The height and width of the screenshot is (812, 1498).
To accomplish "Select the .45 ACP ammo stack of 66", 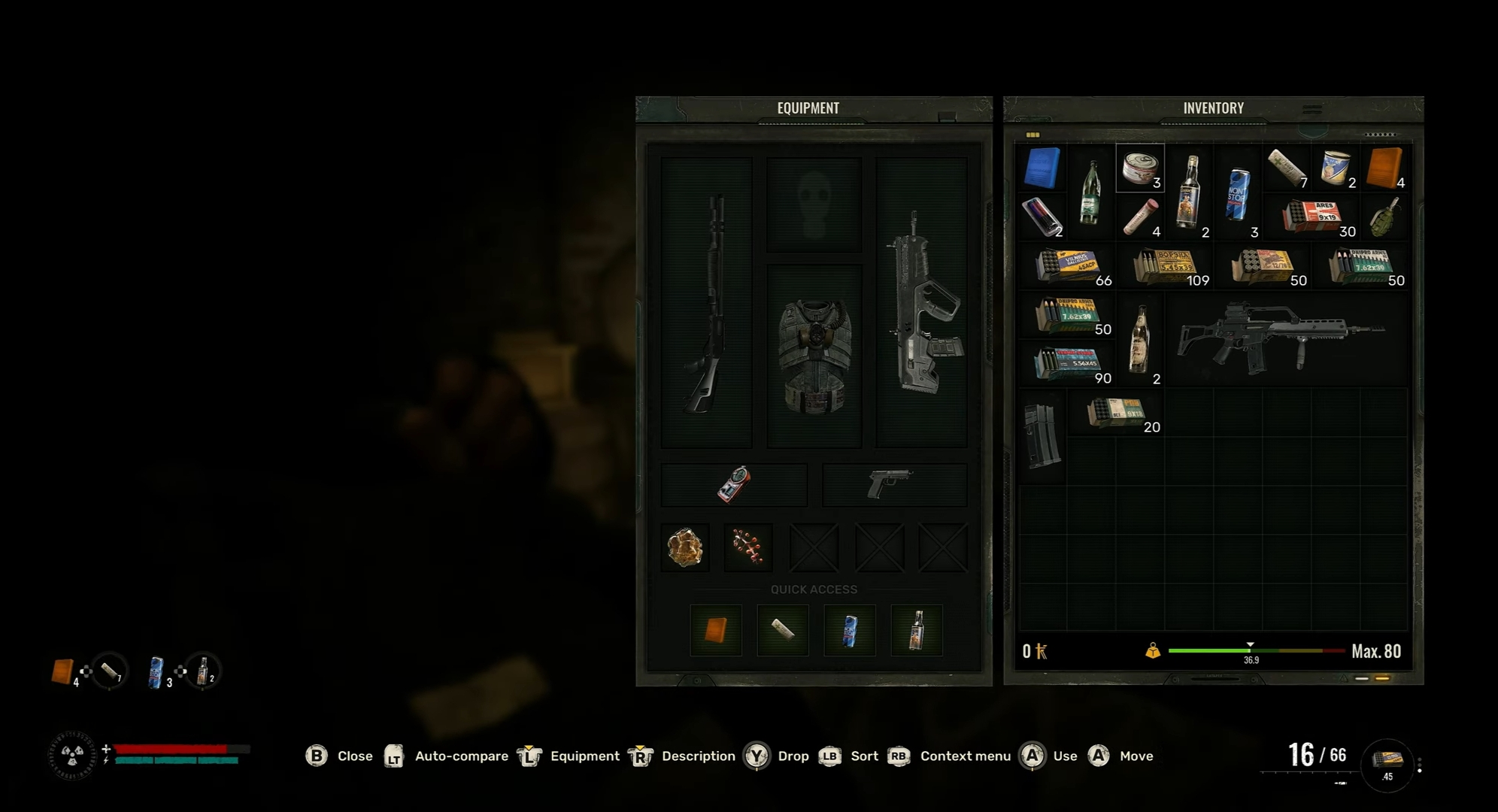I will pyautogui.click(x=1068, y=265).
